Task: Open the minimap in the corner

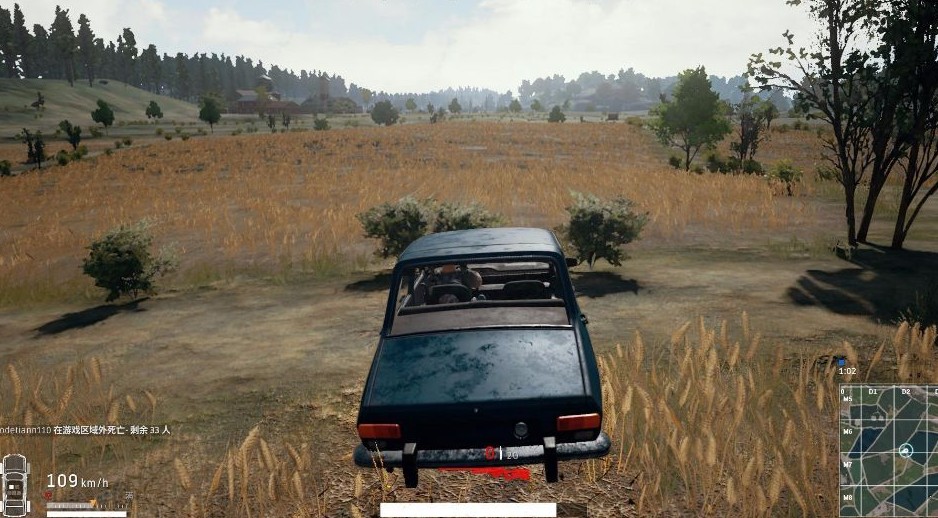Action: click(889, 451)
